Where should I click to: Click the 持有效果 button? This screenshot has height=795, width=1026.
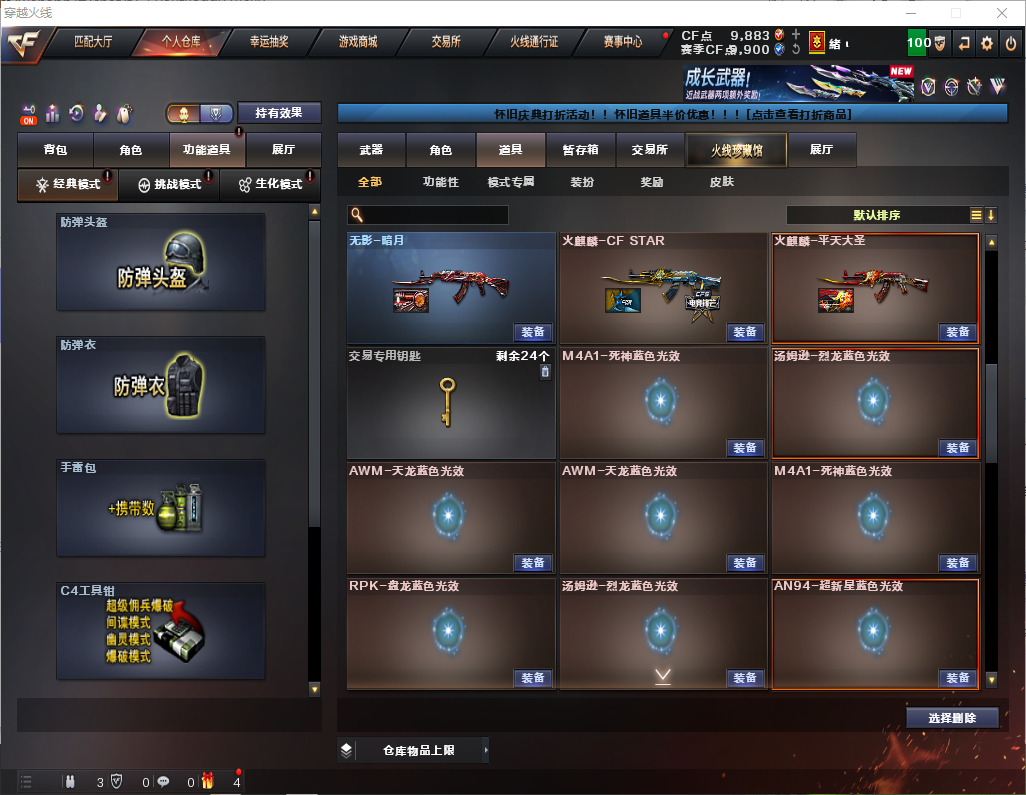click(279, 113)
